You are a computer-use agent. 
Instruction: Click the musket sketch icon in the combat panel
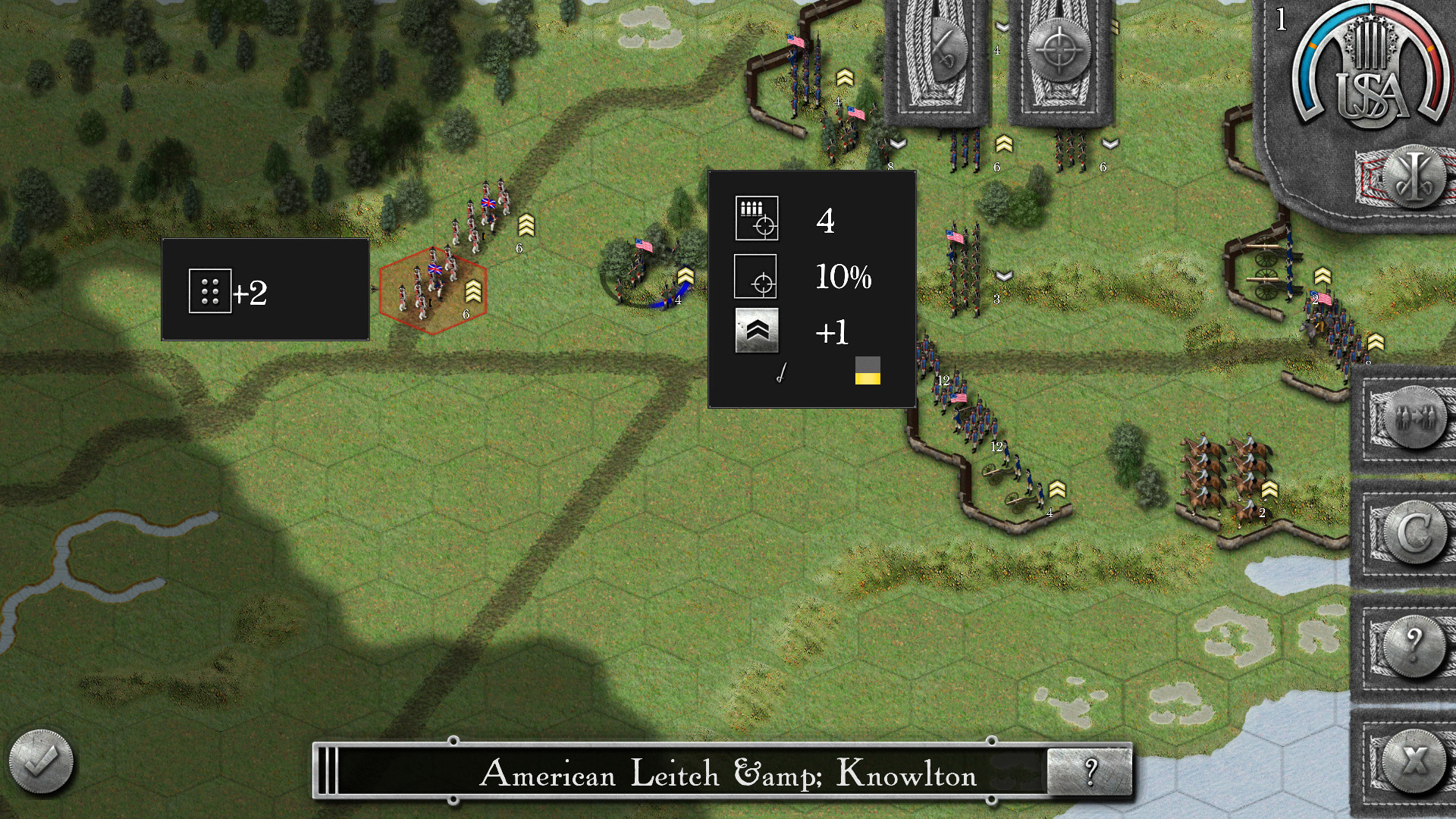pos(781,373)
